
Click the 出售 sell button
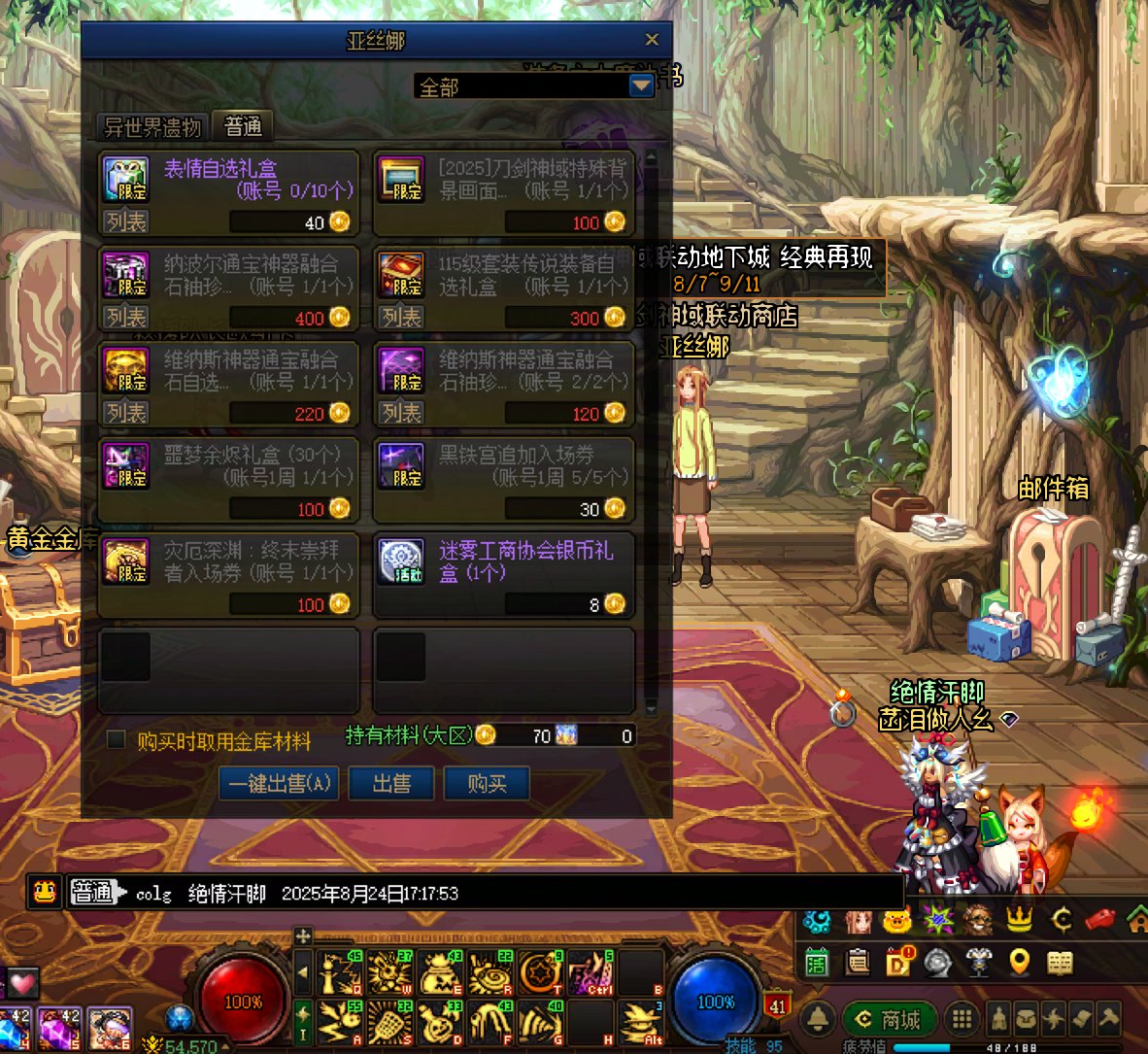coord(391,783)
